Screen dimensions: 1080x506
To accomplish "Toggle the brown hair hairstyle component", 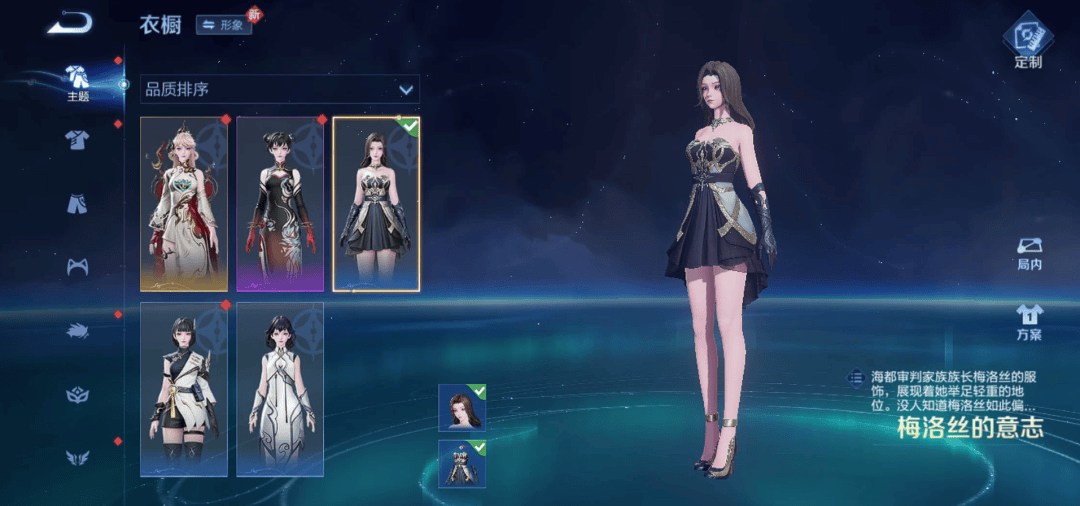I will (x=462, y=407).
